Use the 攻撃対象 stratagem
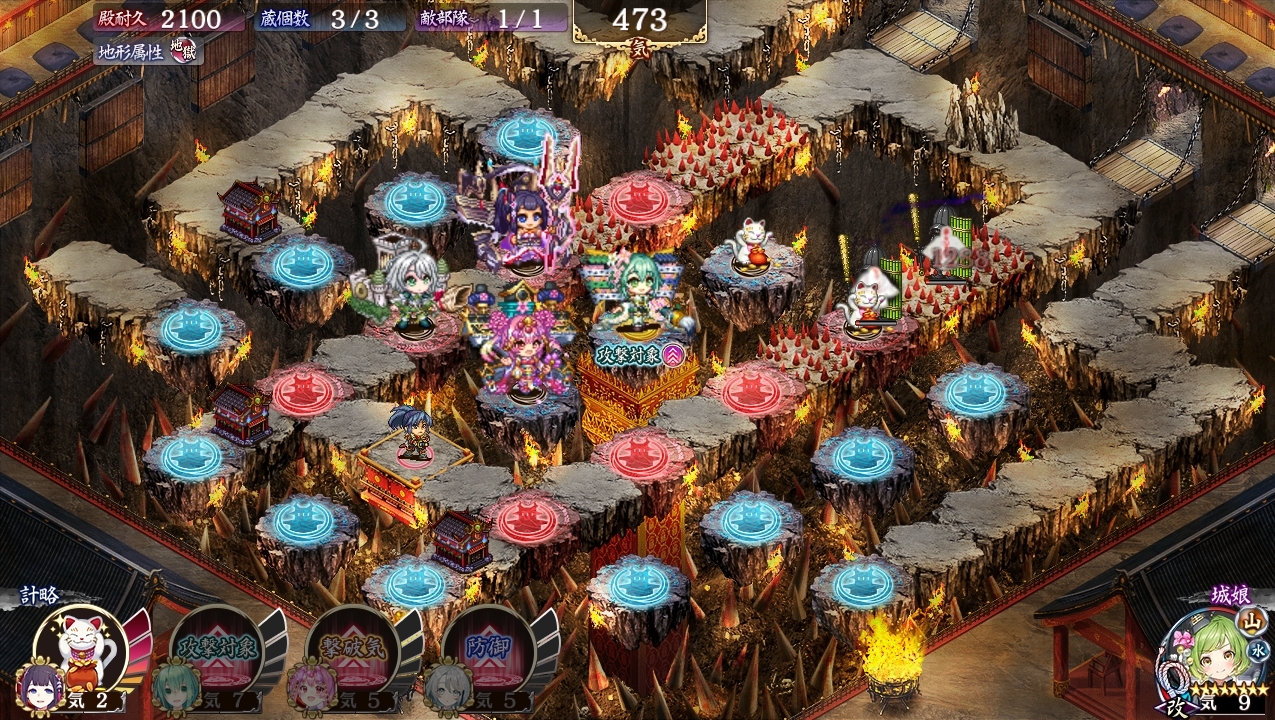 (x=214, y=649)
